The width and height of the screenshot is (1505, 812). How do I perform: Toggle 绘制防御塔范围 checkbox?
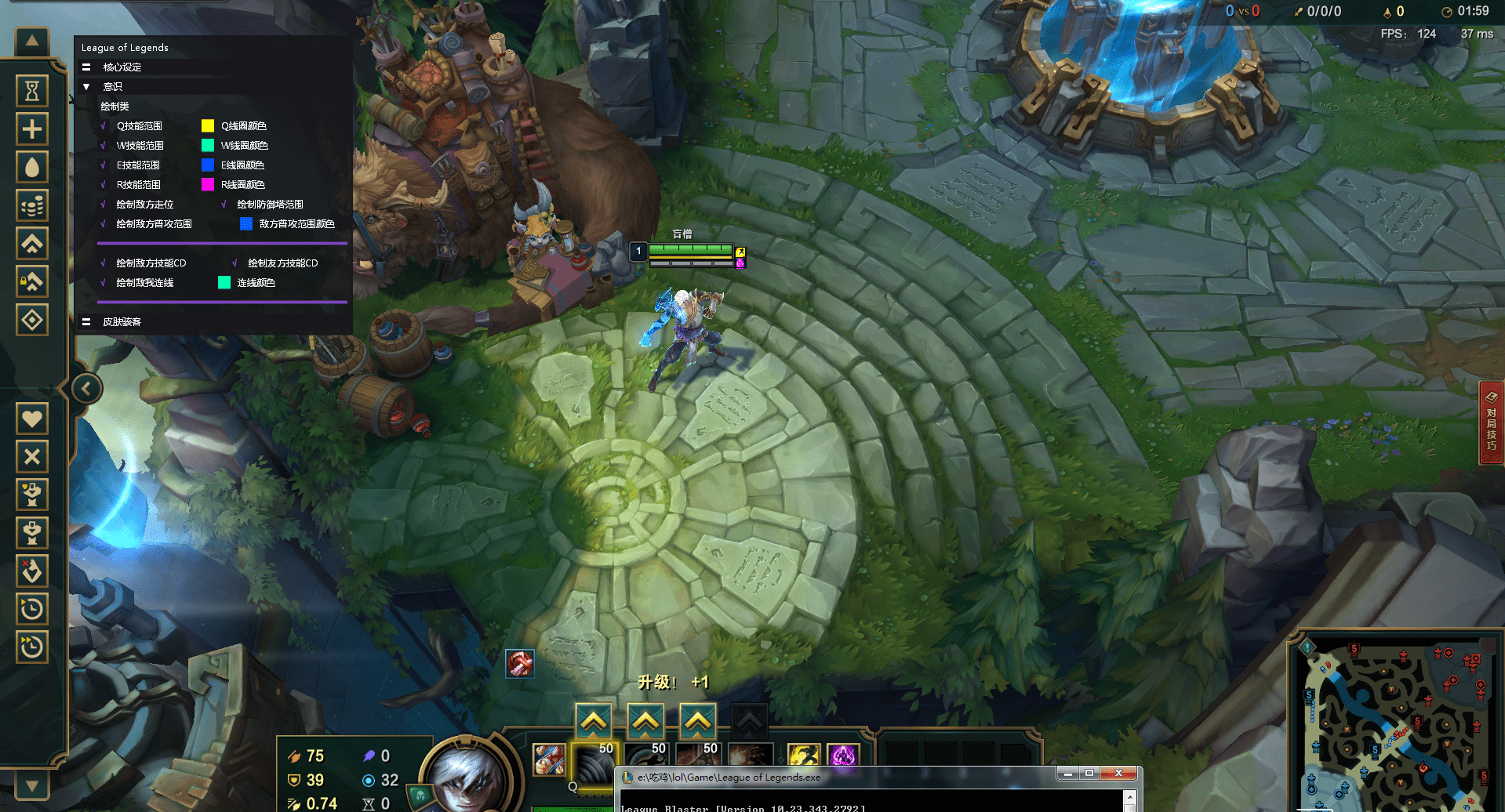pos(224,205)
